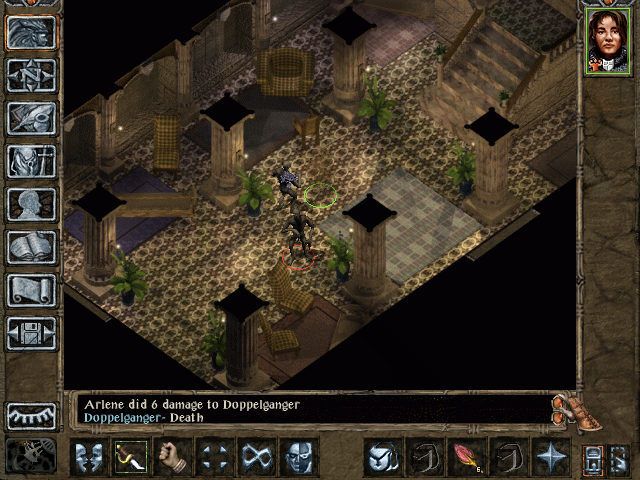Use the red feather quick item

pyautogui.click(x=466, y=458)
